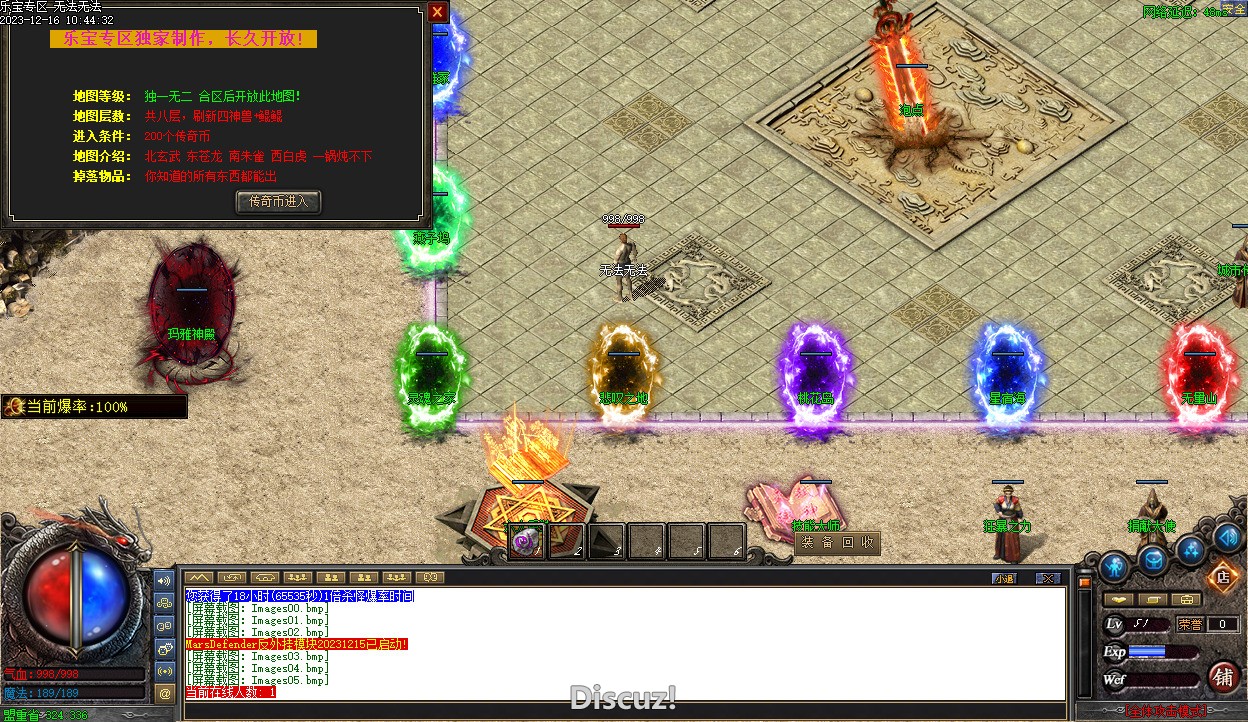Open the skills round icon
Screen dimensions: 1248x722
tap(1190, 549)
